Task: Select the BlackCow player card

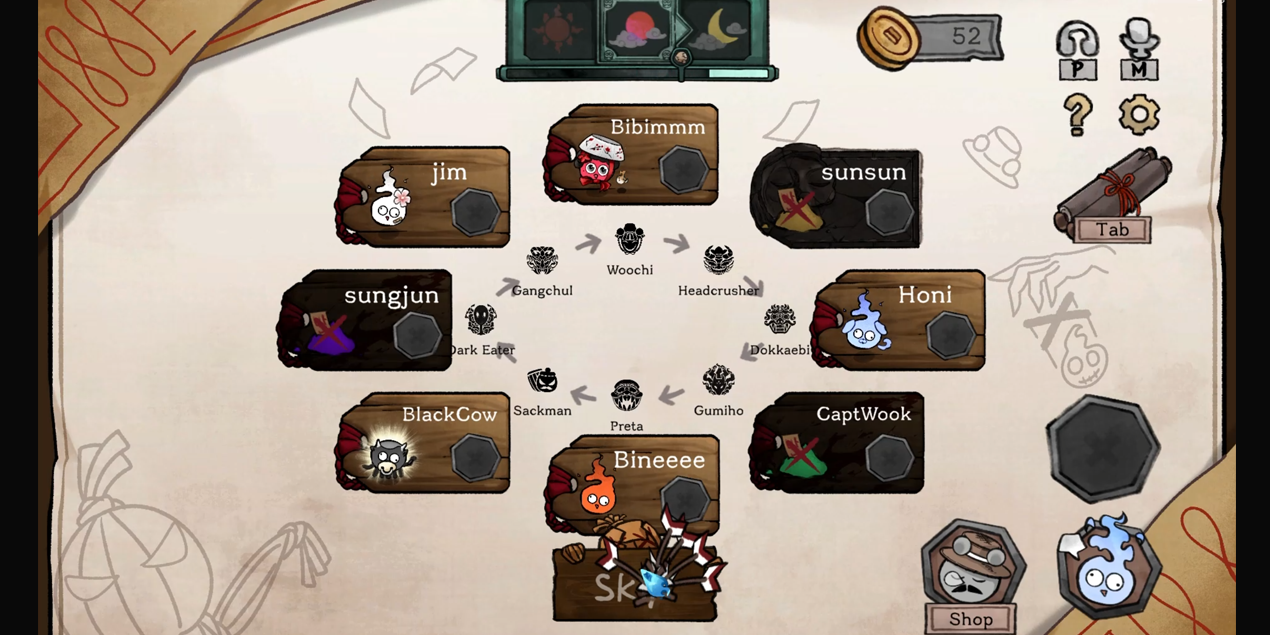Action: (425, 442)
